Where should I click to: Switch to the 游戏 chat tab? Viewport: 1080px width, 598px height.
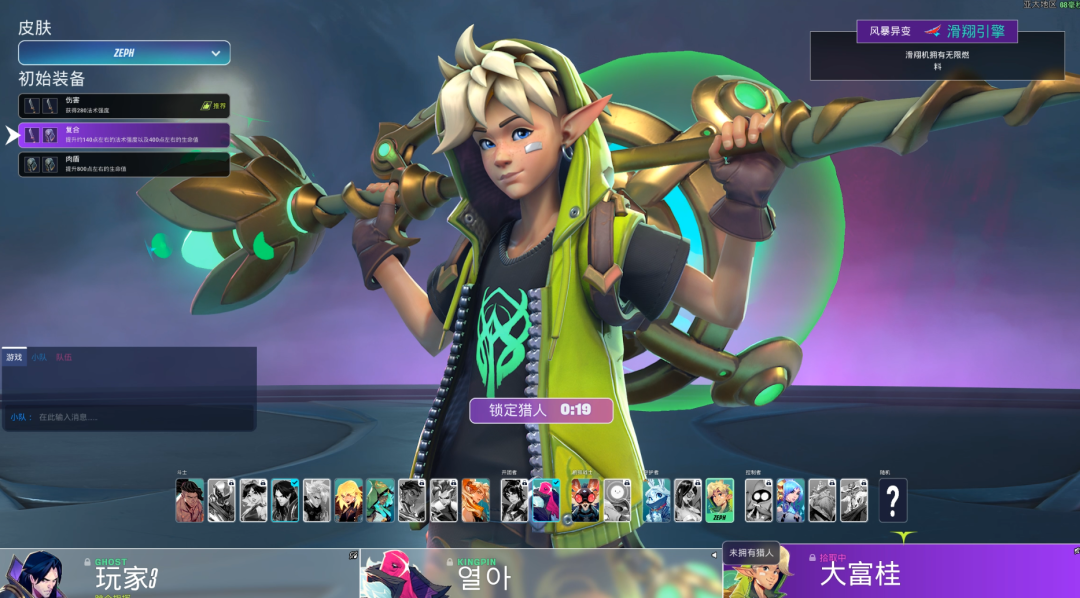[14, 357]
